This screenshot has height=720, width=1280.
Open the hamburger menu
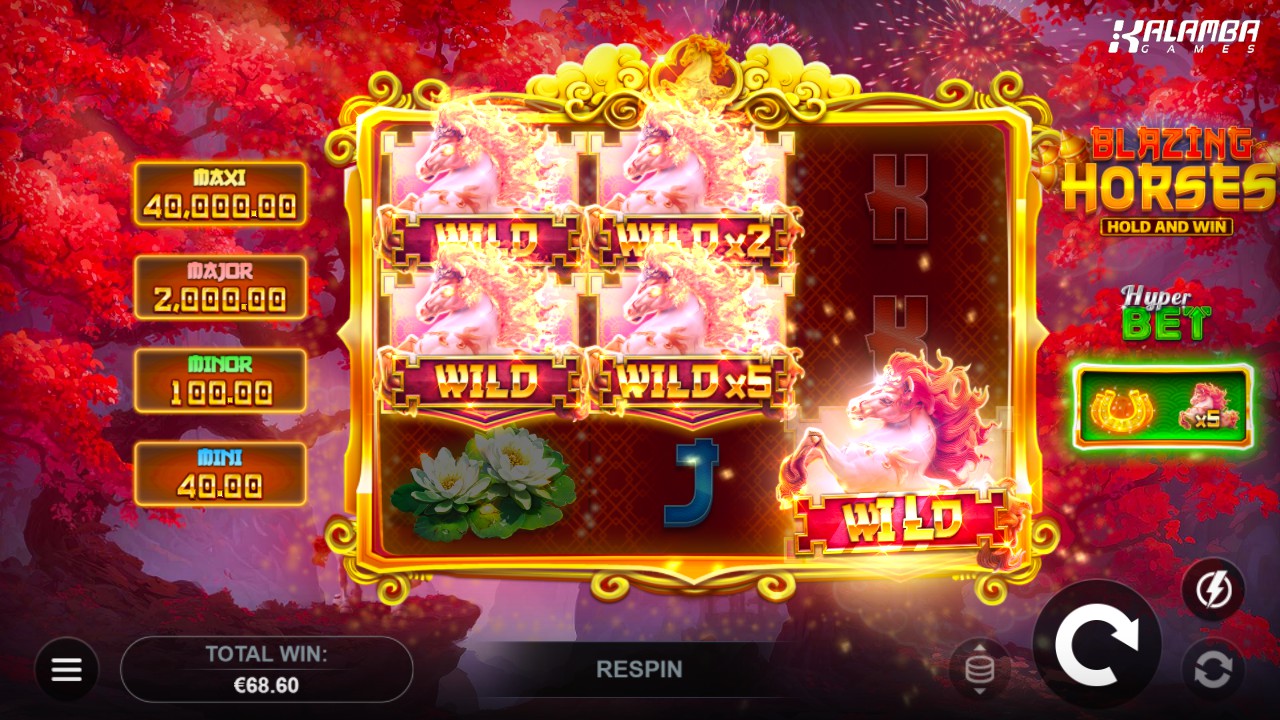pyautogui.click(x=67, y=669)
